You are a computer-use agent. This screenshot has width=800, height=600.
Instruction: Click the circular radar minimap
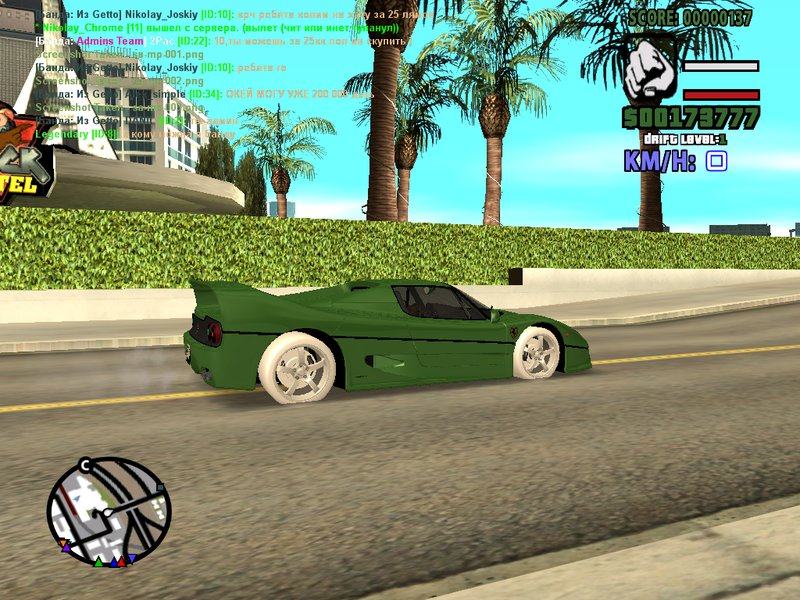(108, 511)
